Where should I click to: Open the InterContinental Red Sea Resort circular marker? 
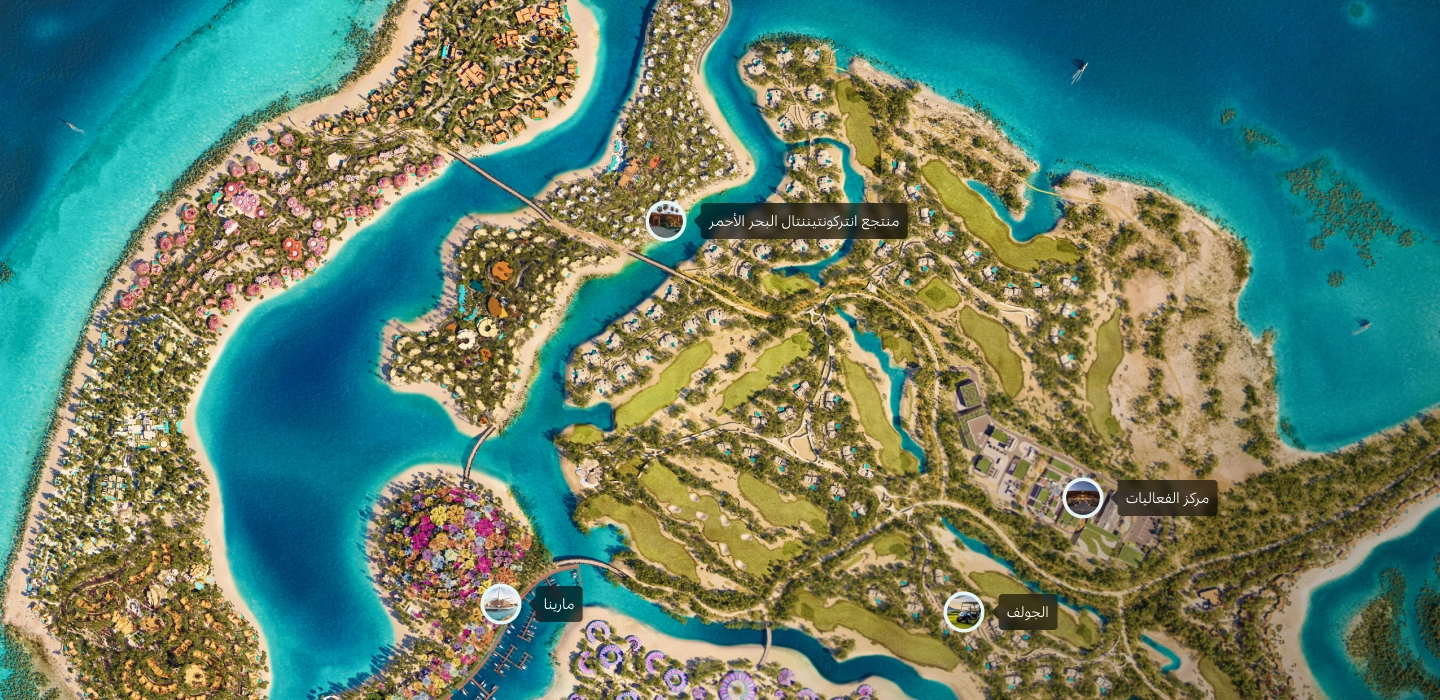[x=666, y=221]
